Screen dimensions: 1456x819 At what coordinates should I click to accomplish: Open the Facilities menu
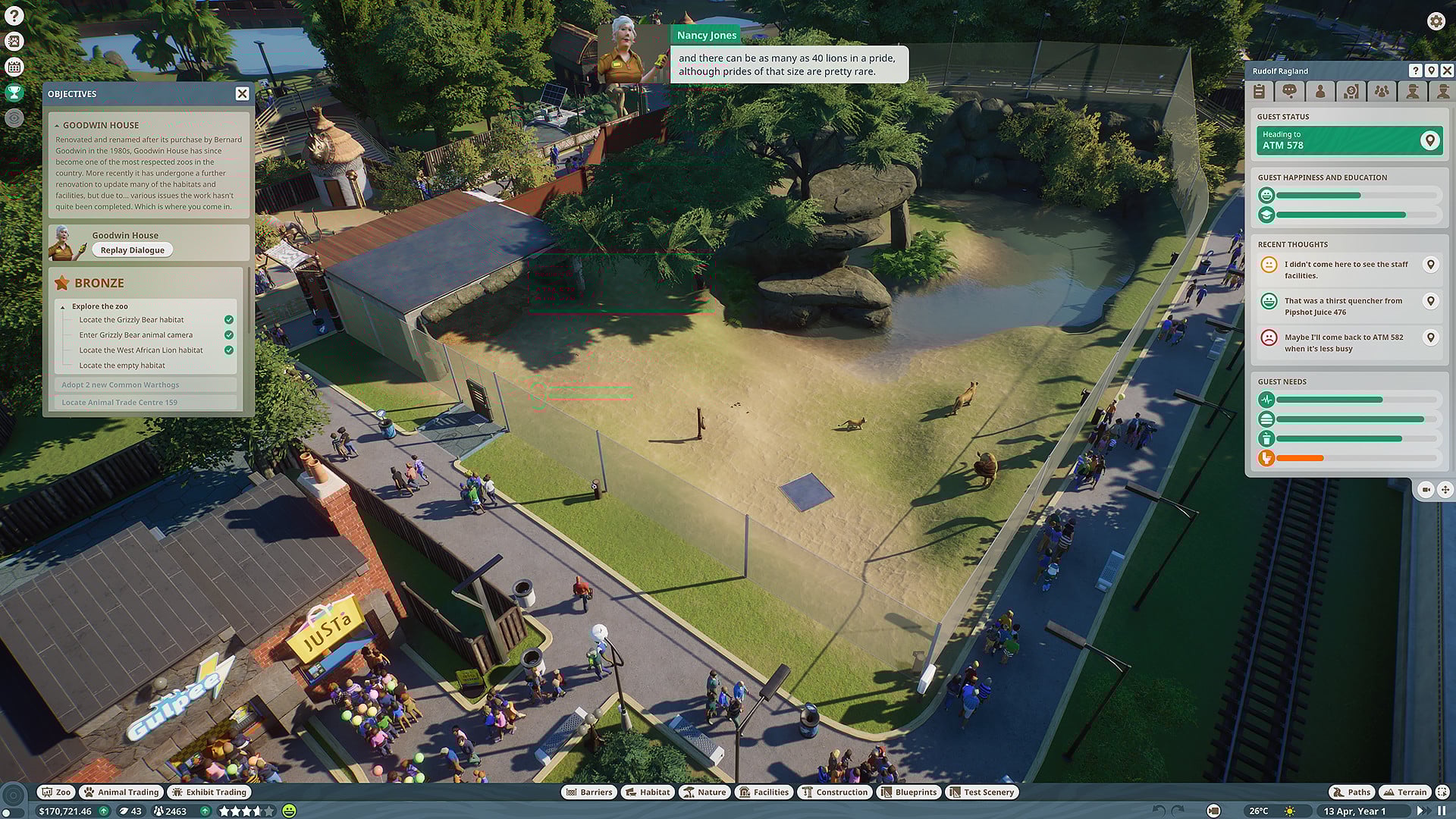(764, 792)
